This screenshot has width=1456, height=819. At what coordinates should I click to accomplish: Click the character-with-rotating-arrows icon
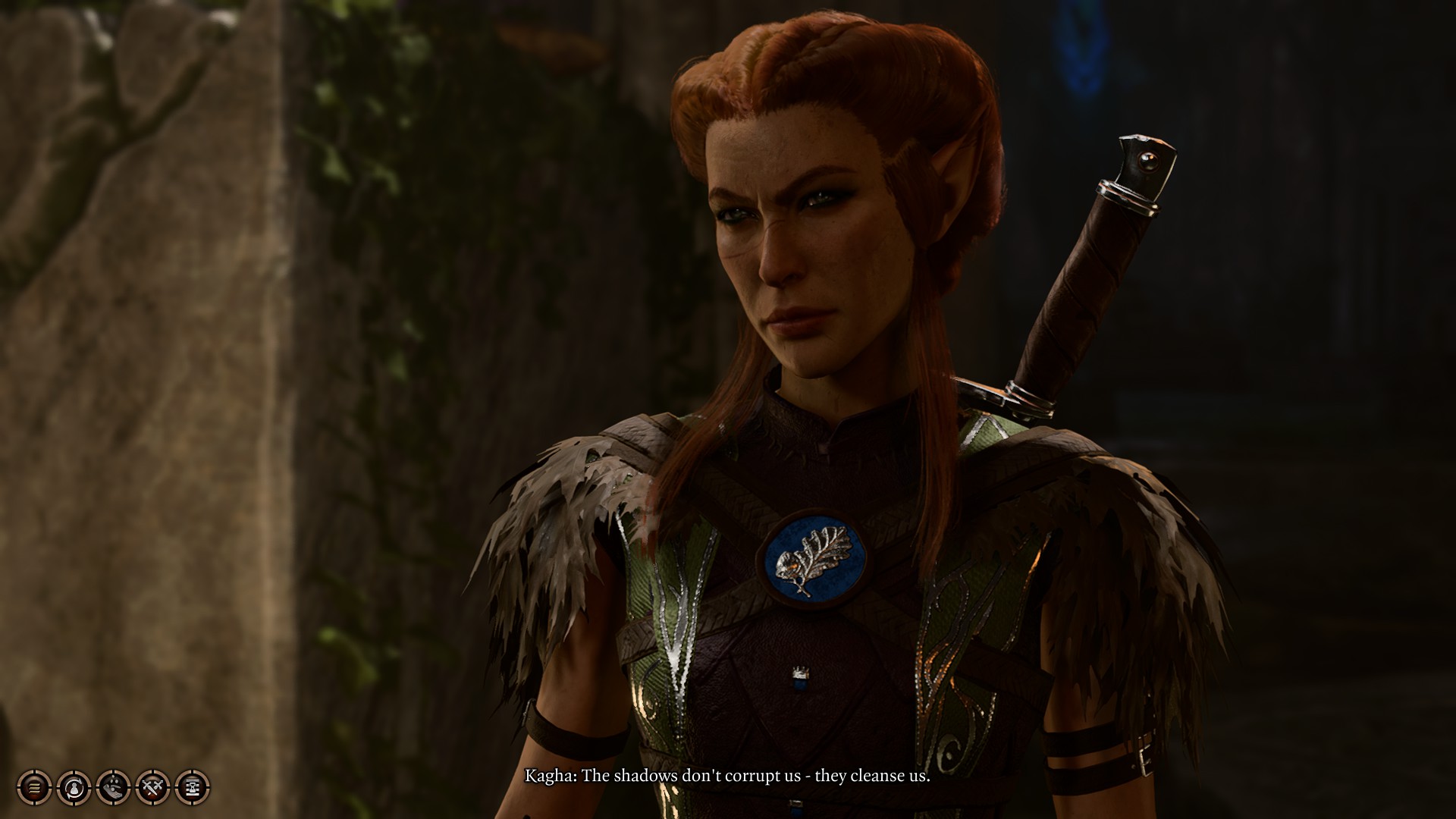point(74,787)
